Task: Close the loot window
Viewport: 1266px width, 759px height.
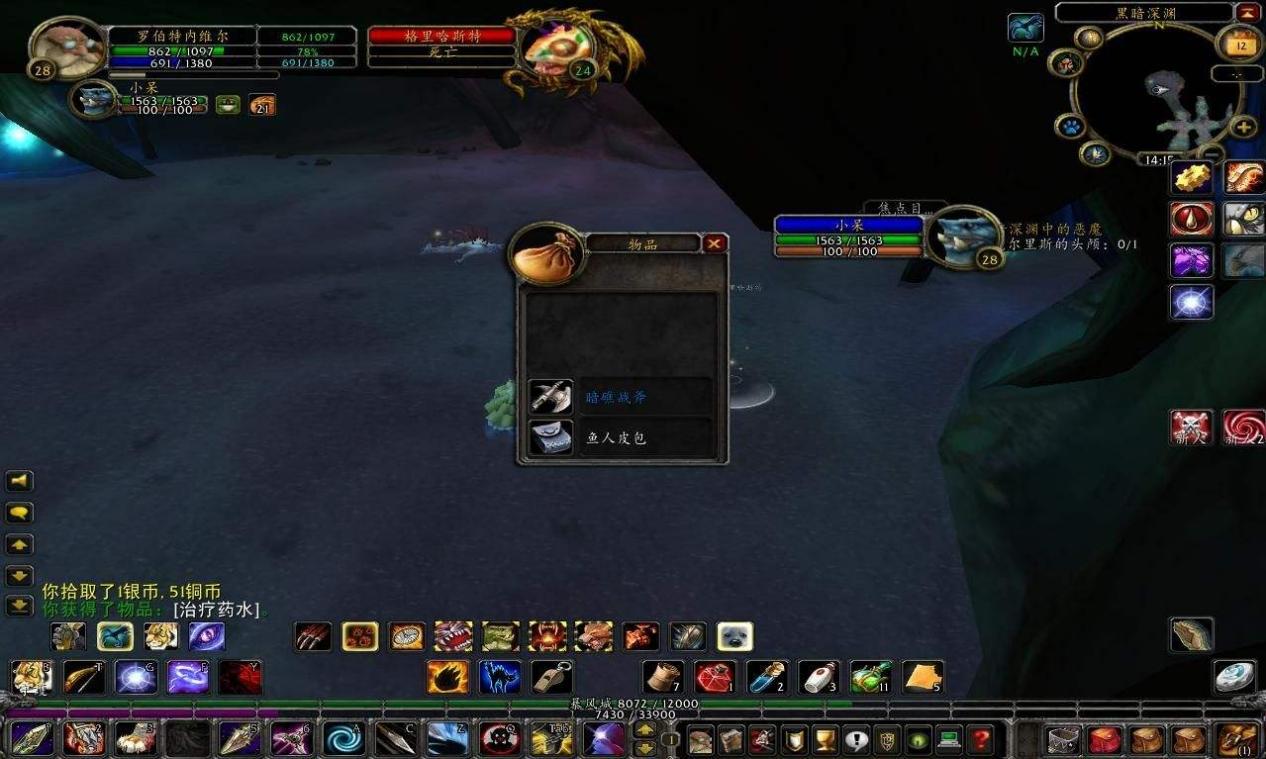Action: [714, 243]
